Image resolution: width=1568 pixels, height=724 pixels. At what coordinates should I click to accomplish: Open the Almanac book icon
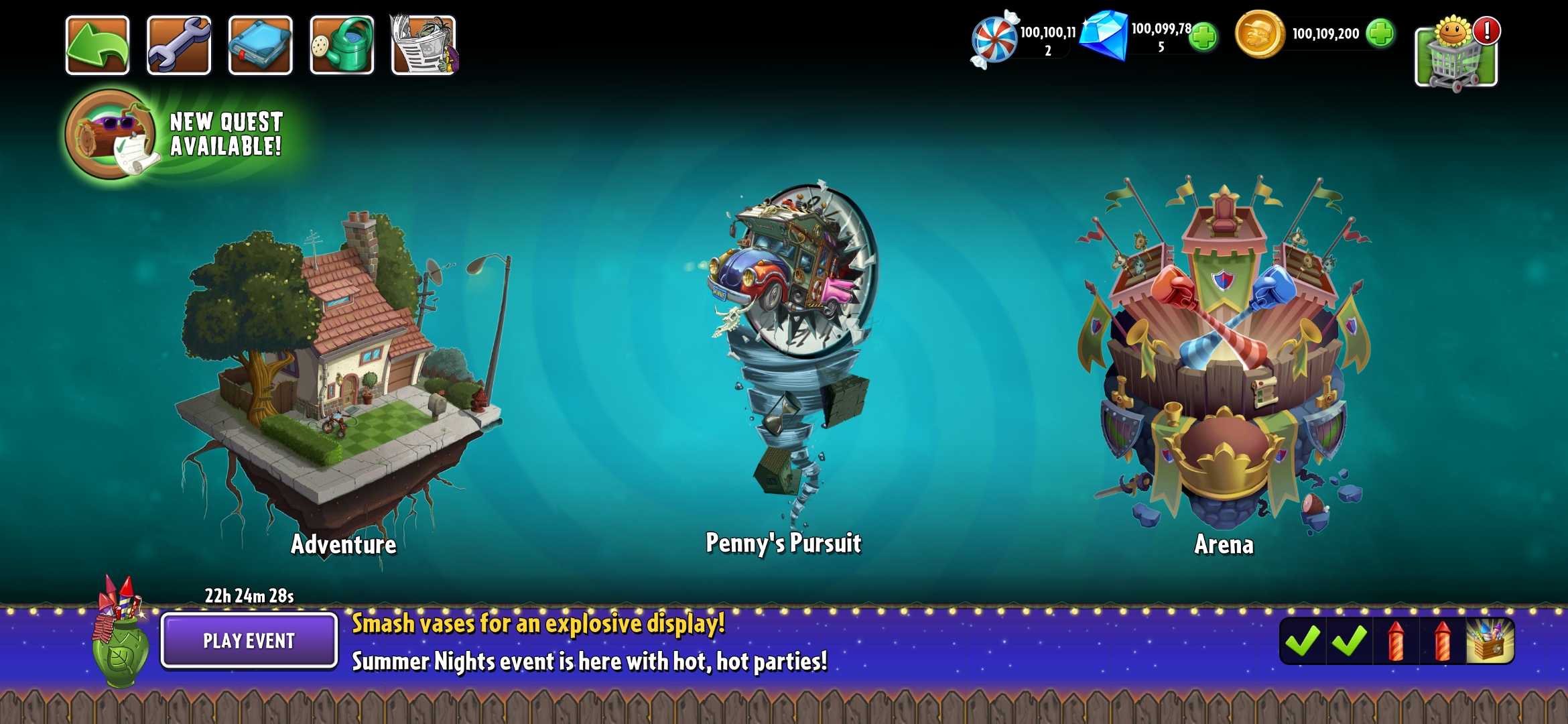[261, 46]
